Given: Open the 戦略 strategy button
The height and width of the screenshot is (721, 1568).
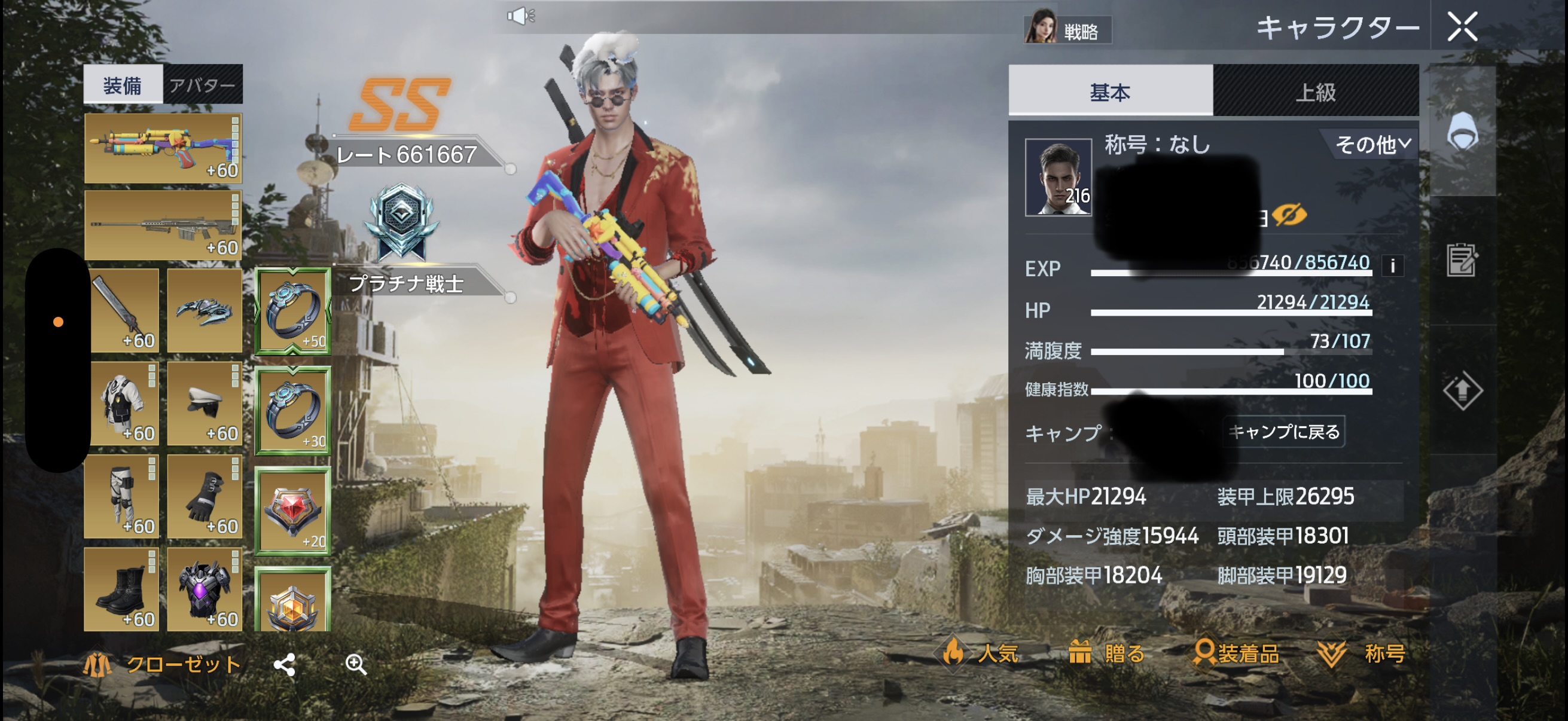Looking at the screenshot, I should 1067,30.
